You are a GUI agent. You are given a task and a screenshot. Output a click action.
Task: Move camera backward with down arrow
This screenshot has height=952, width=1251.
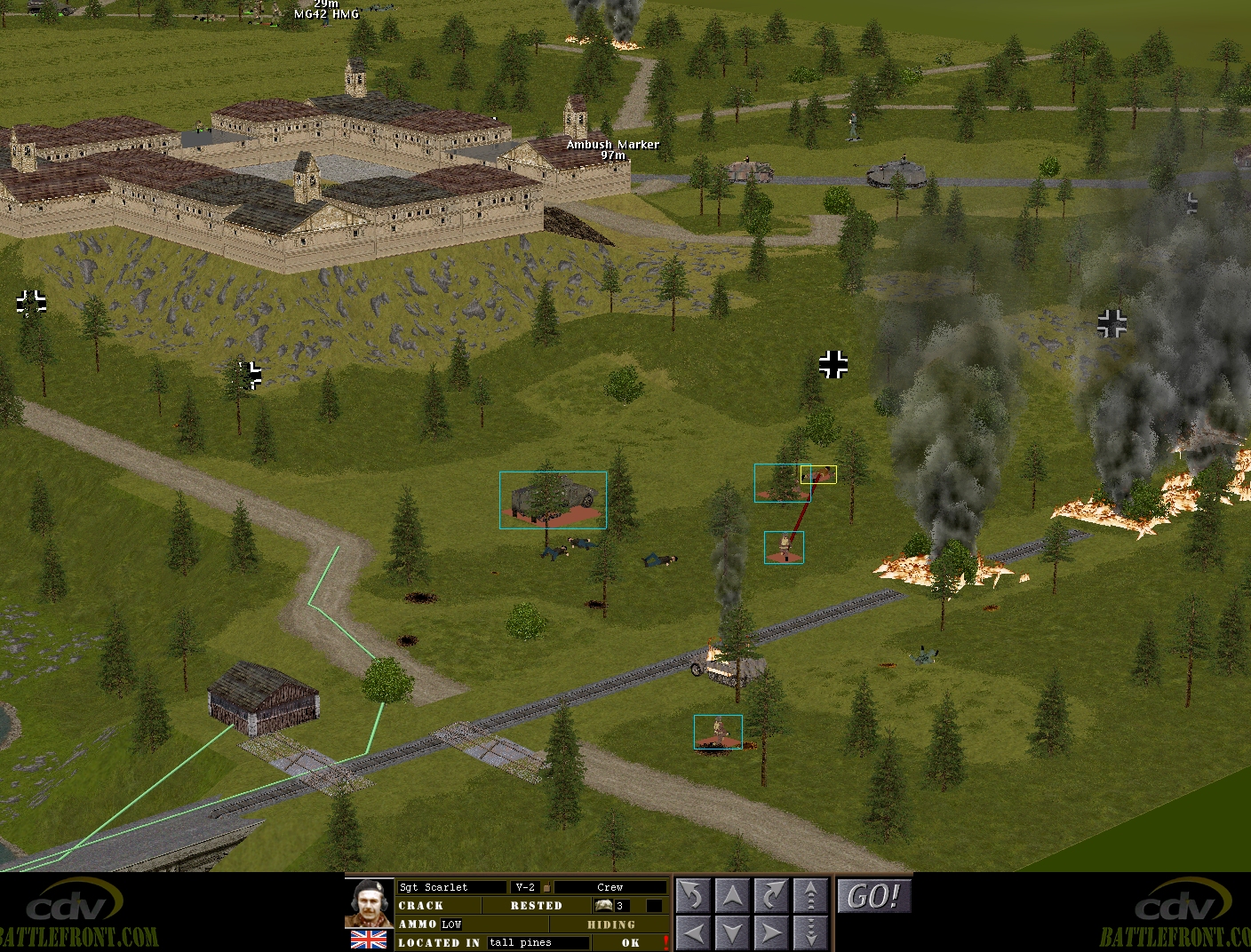click(731, 933)
